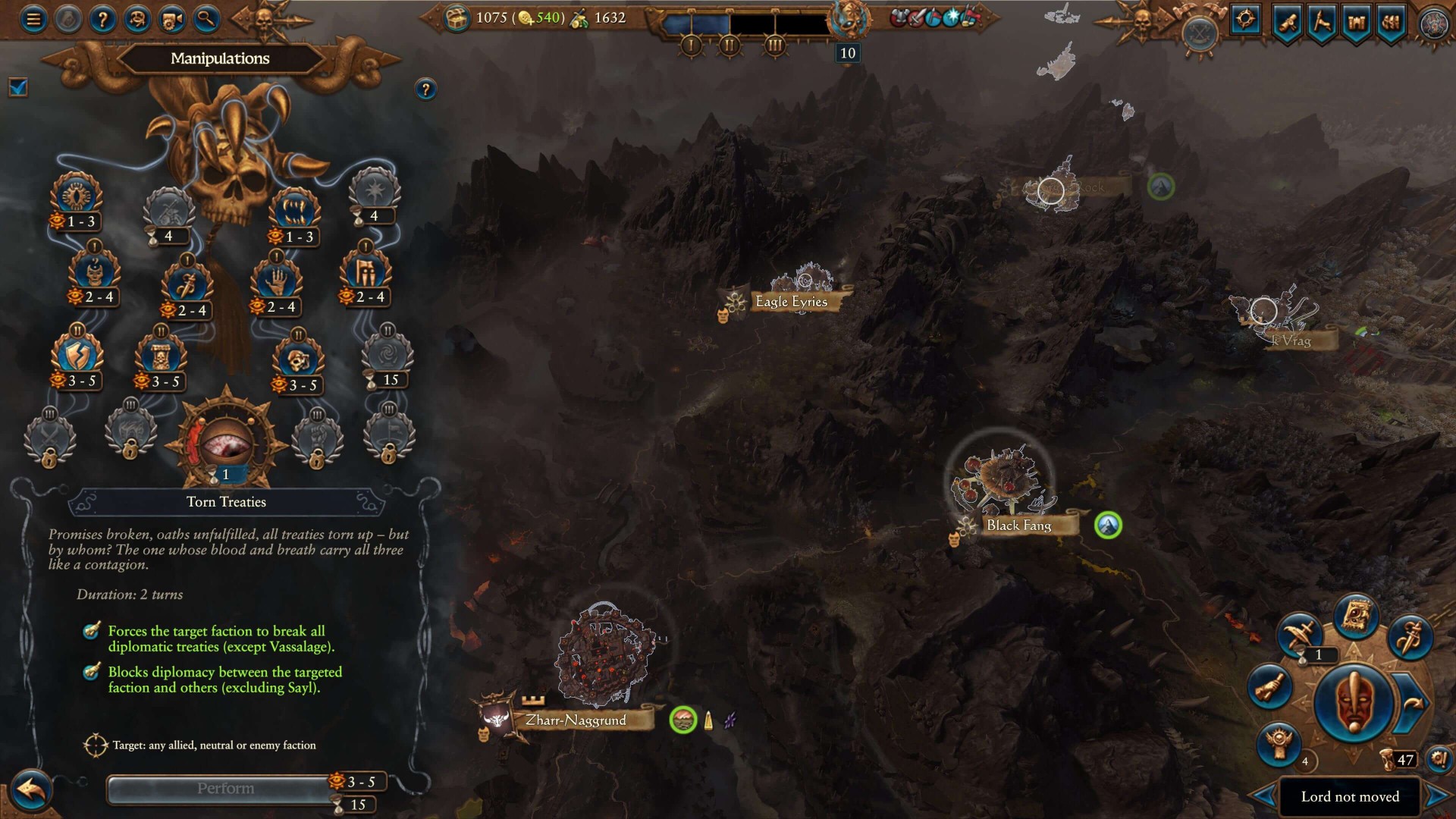End turn with the mask button

(1353, 701)
